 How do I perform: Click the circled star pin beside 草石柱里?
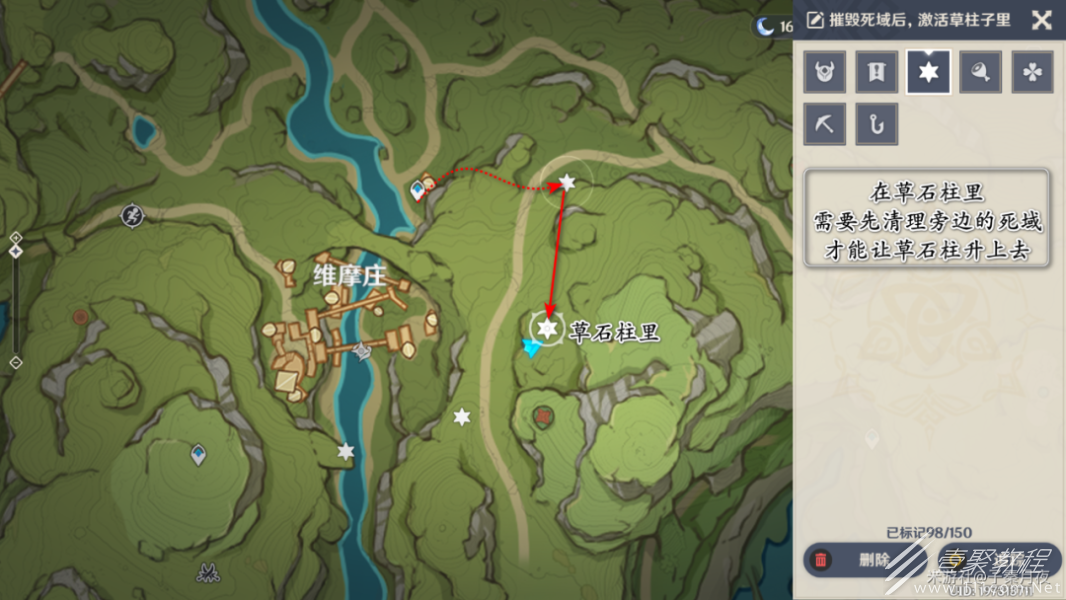pos(547,328)
